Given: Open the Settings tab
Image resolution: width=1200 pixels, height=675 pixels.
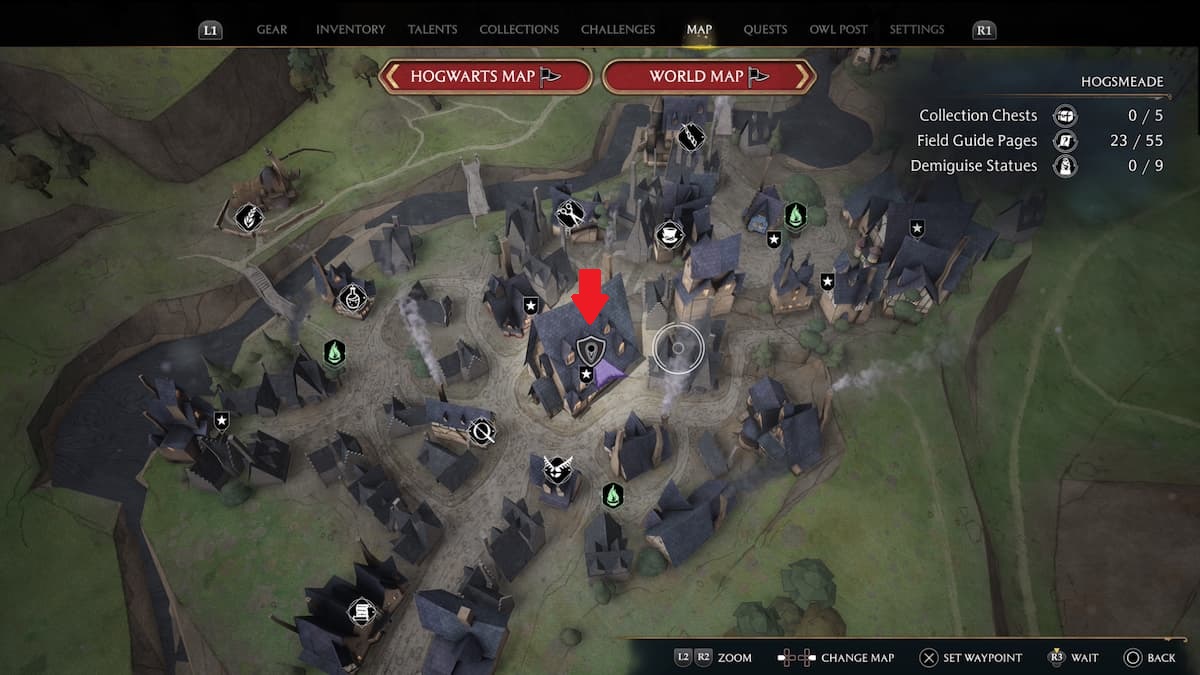Looking at the screenshot, I should (x=916, y=30).
